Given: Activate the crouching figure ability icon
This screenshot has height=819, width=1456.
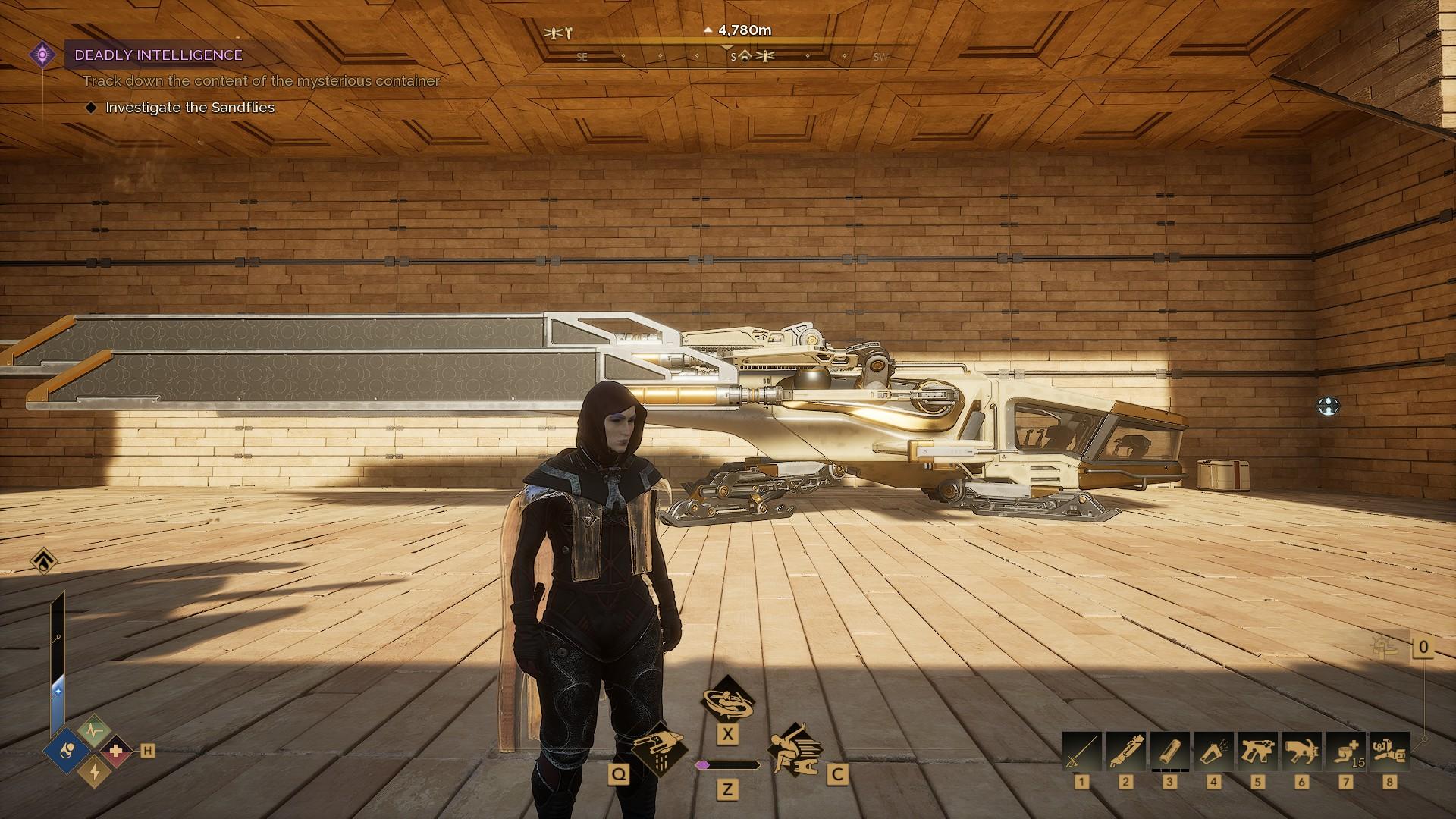Looking at the screenshot, I should (x=793, y=749).
